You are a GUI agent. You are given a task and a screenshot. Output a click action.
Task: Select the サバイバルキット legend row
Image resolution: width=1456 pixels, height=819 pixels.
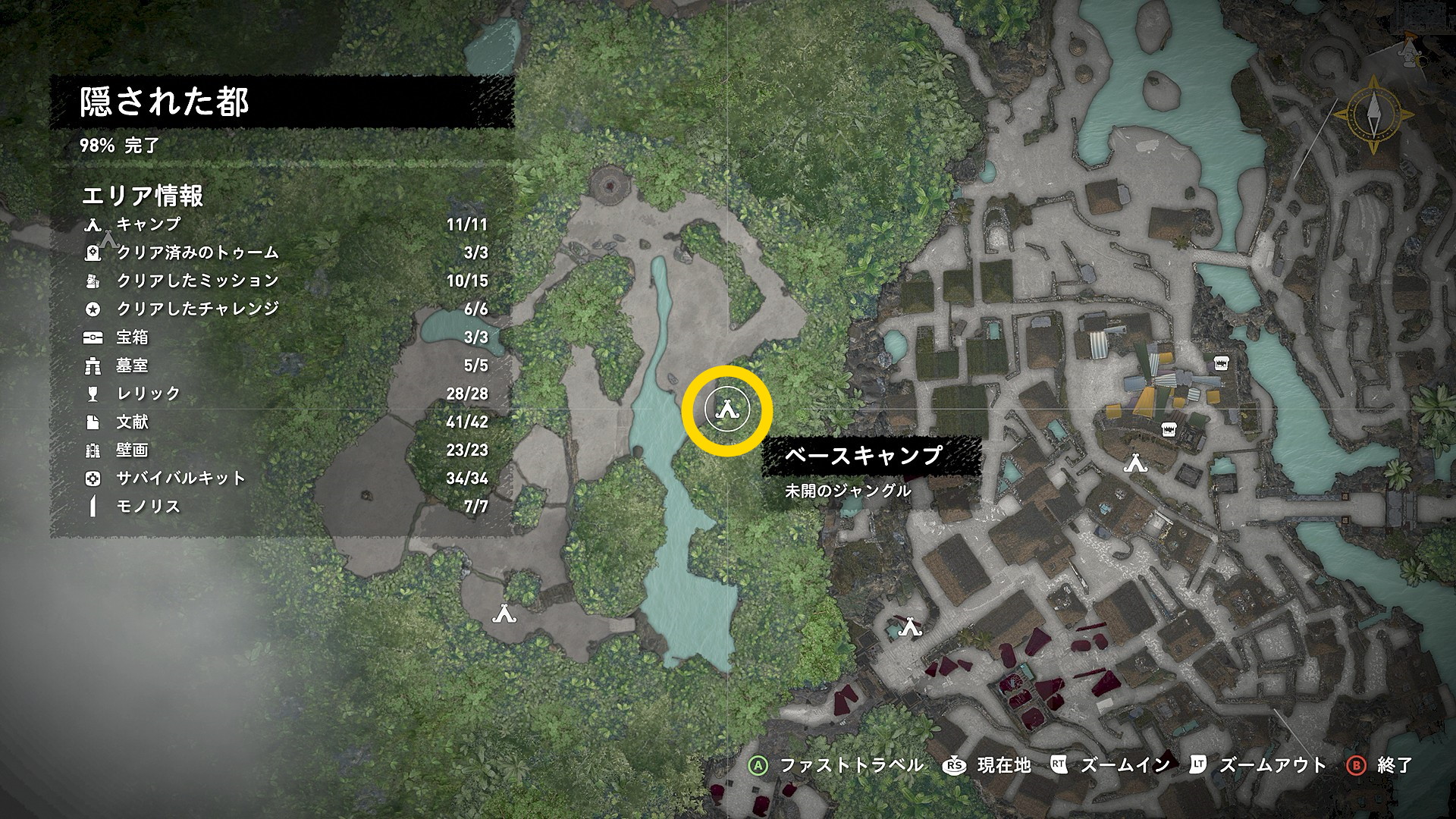click(284, 479)
